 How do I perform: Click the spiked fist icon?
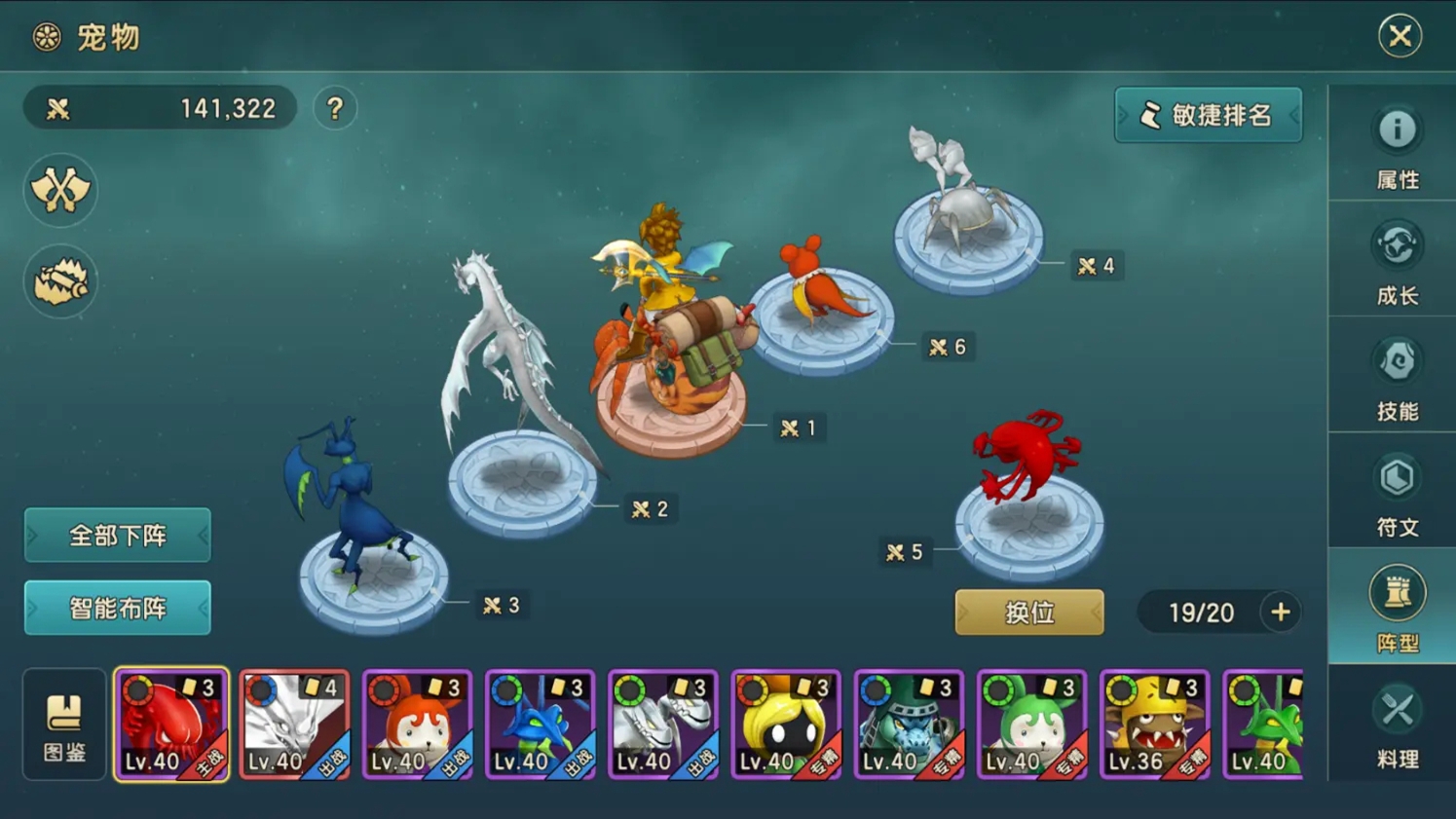coord(60,281)
